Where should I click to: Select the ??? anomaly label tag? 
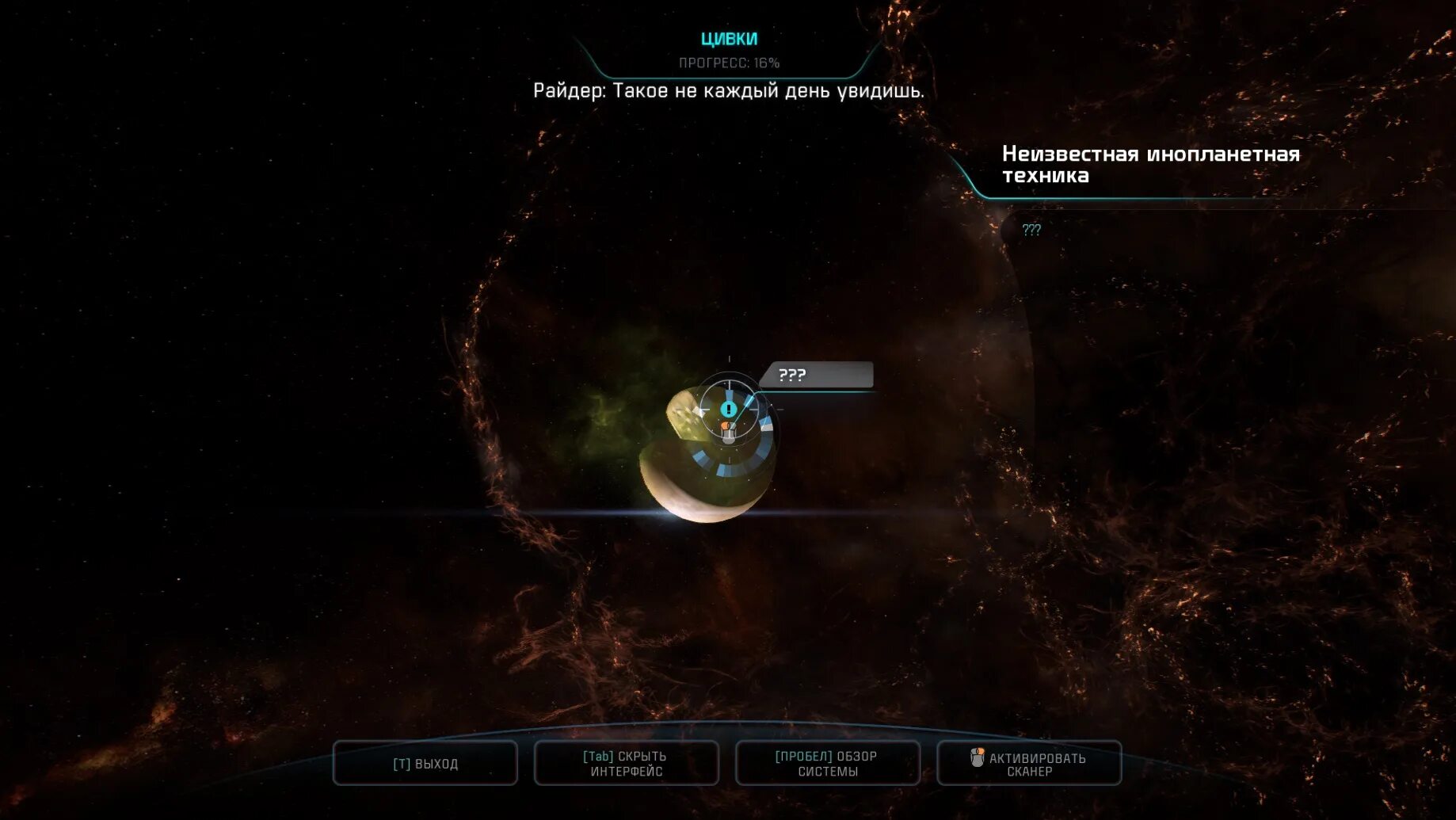coord(816,375)
